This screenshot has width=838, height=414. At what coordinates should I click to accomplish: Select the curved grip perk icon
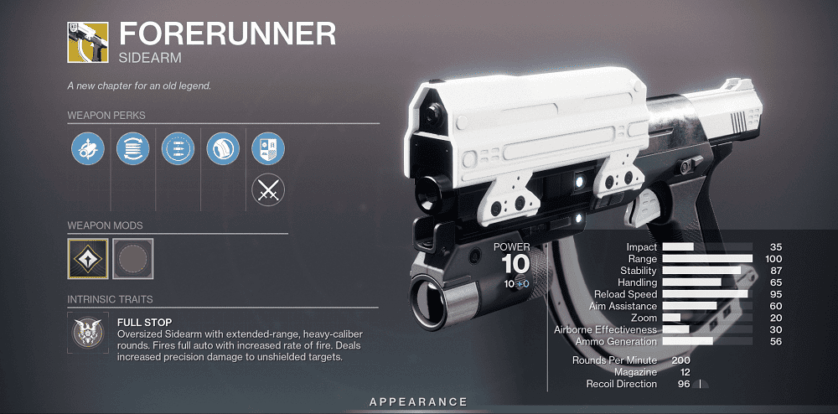222,150
